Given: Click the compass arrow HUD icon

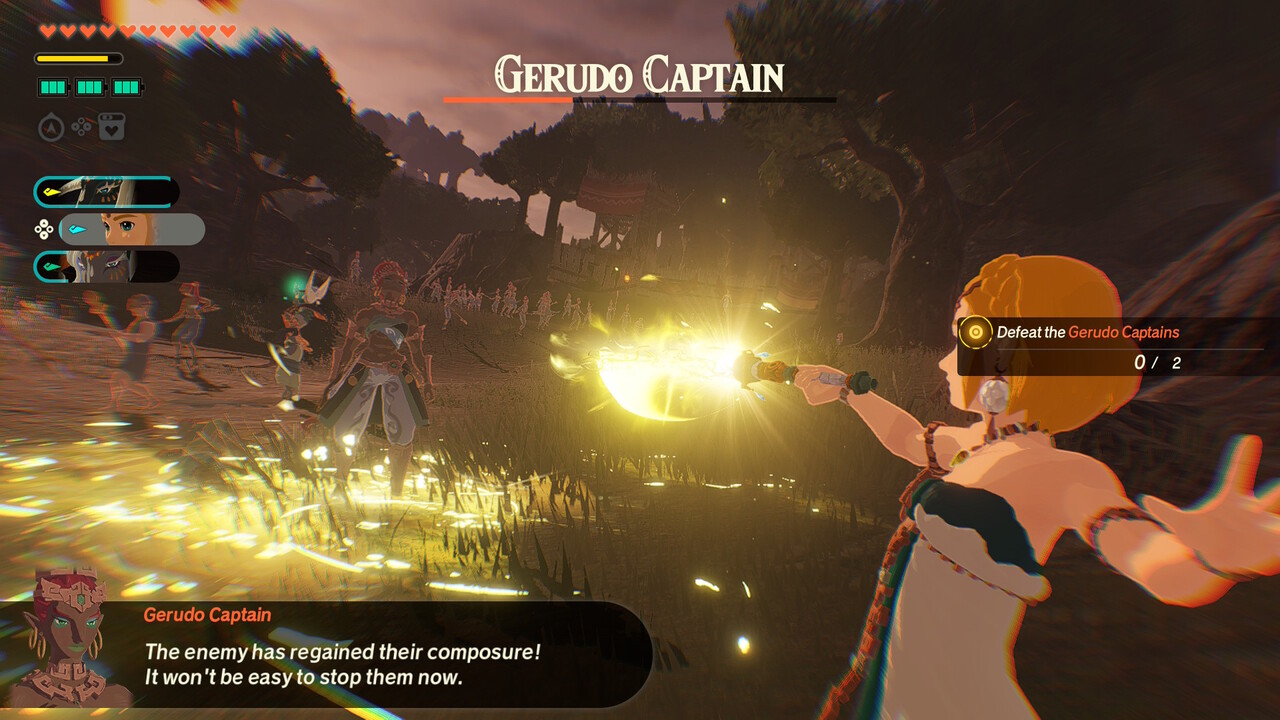Looking at the screenshot, I should click(52, 128).
